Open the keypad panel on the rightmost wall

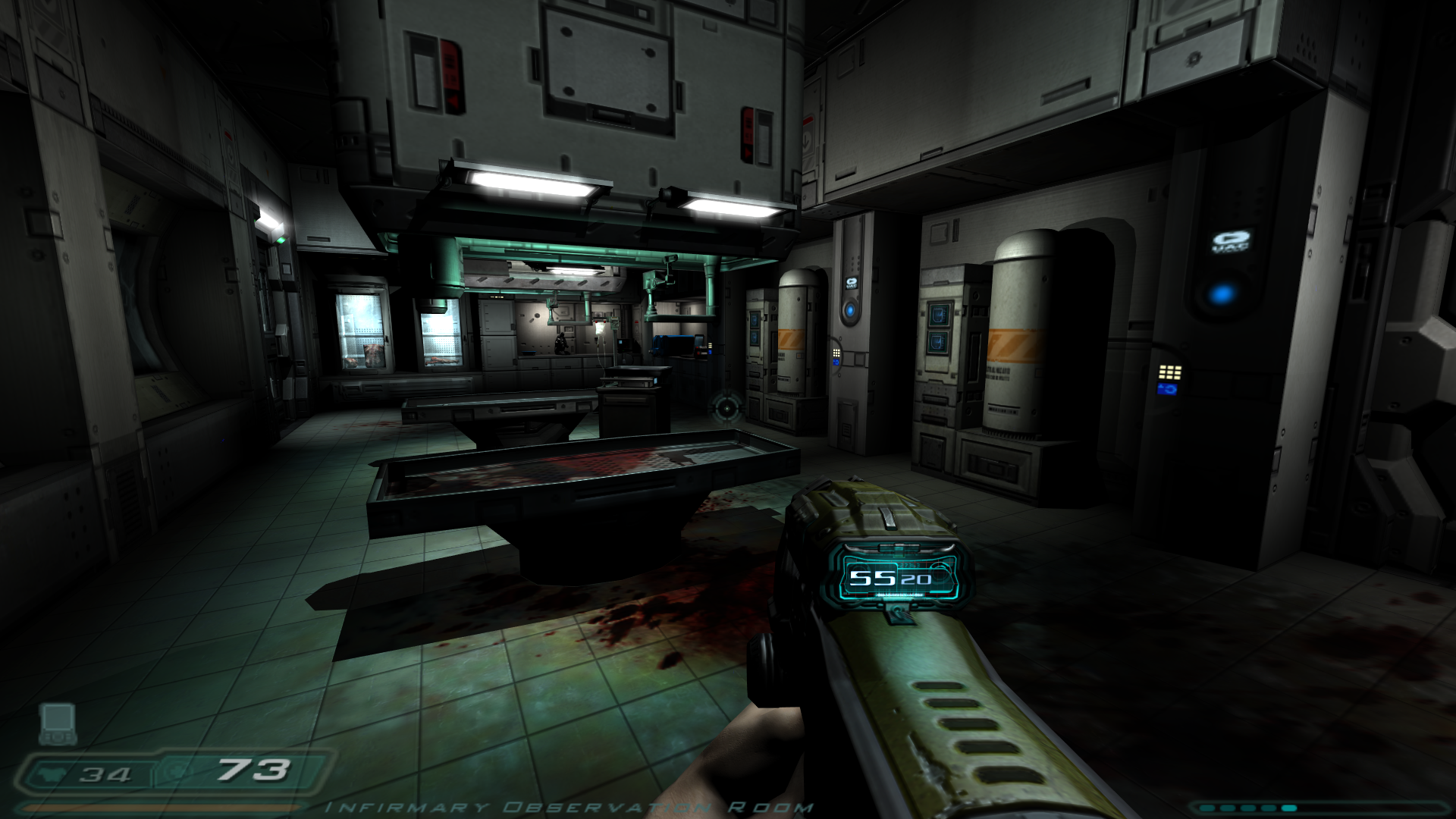tap(1170, 372)
